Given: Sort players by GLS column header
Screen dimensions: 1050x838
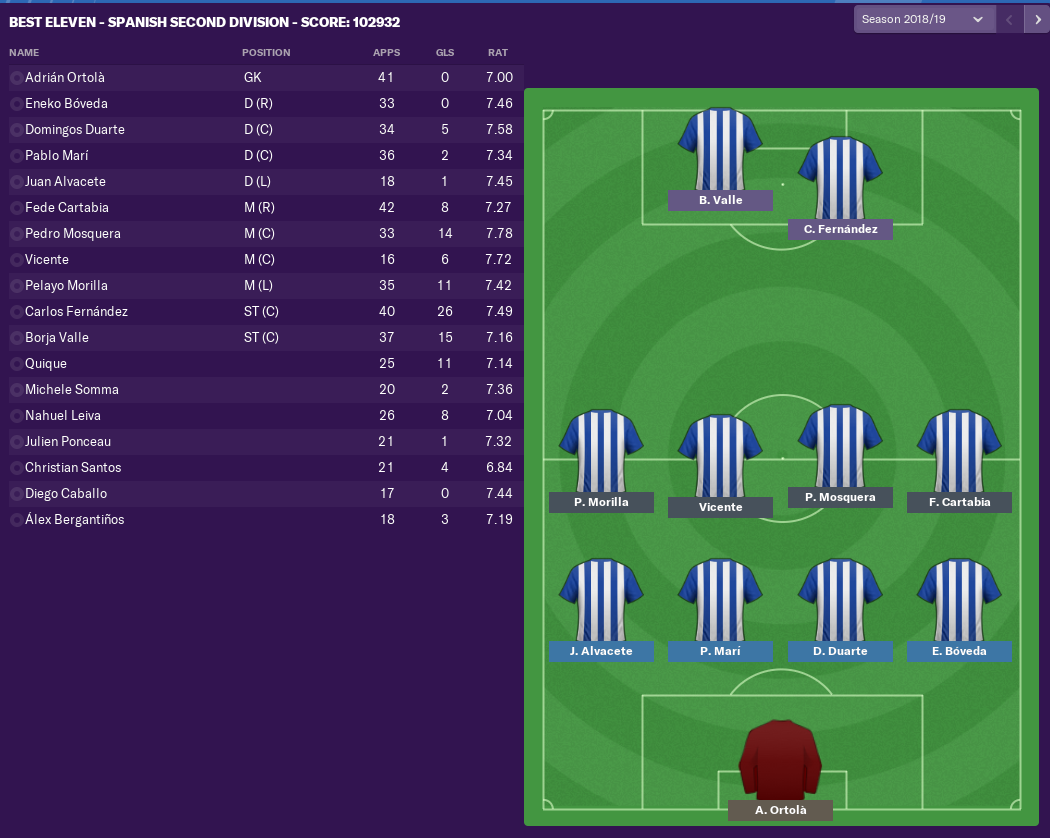Looking at the screenshot, I should point(444,52).
